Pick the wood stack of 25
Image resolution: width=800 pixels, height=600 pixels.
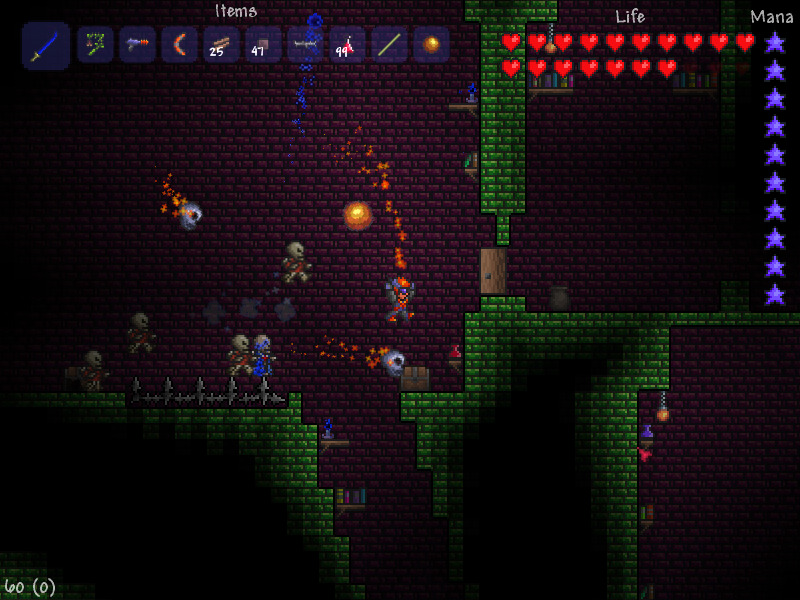click(222, 45)
